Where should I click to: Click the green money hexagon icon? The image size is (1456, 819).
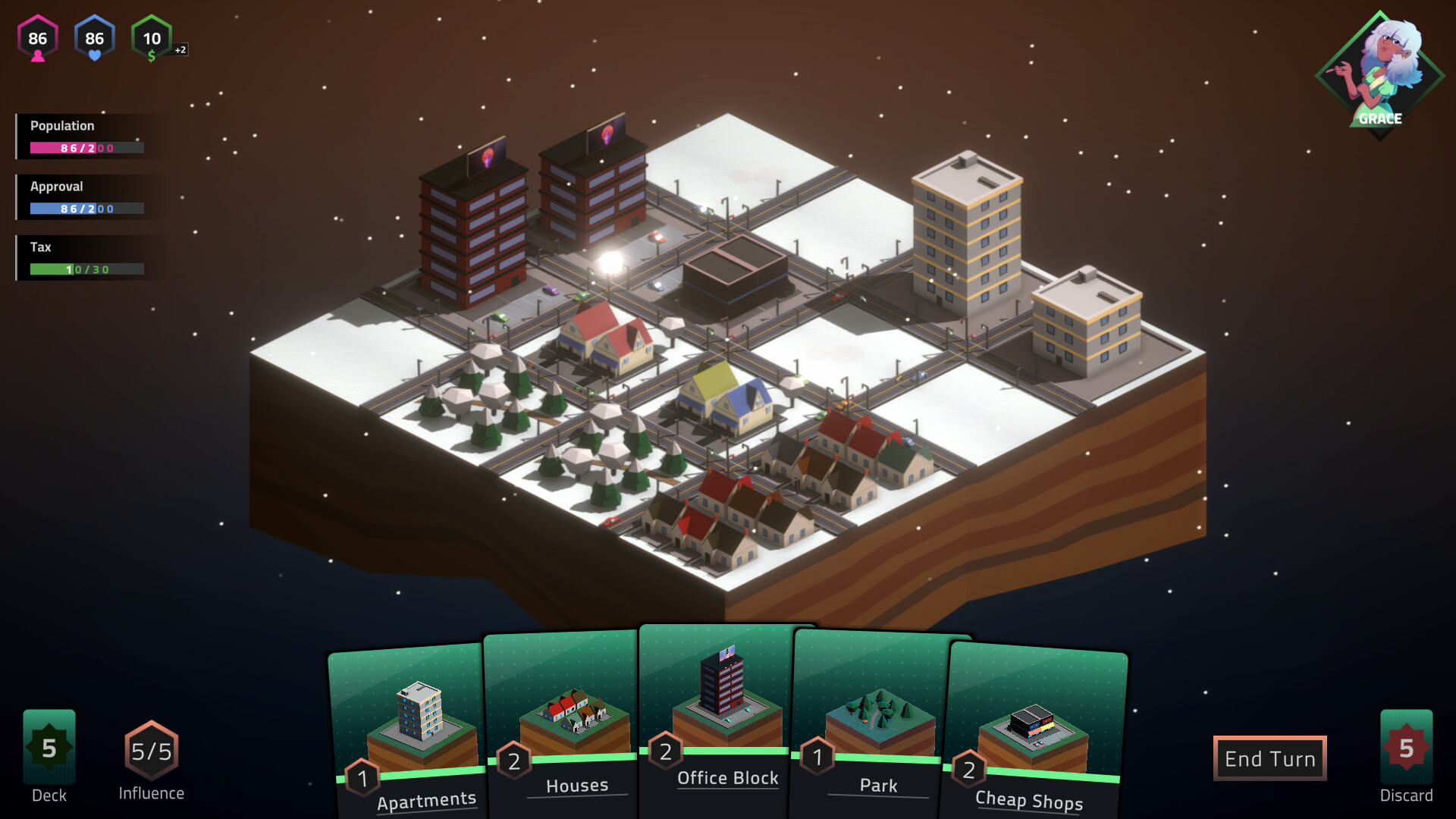click(x=152, y=38)
